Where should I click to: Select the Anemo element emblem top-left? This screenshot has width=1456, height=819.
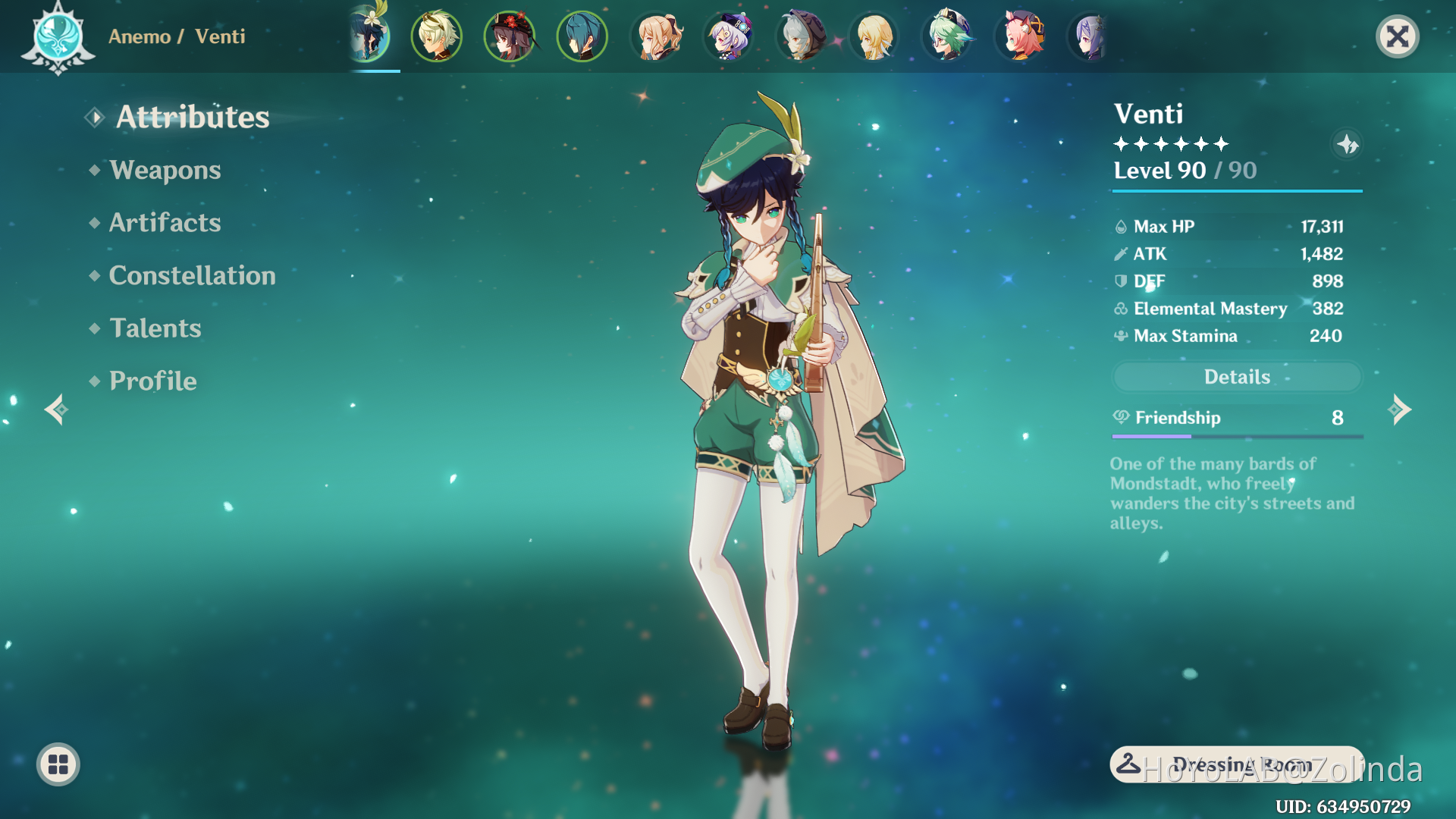coord(58,36)
